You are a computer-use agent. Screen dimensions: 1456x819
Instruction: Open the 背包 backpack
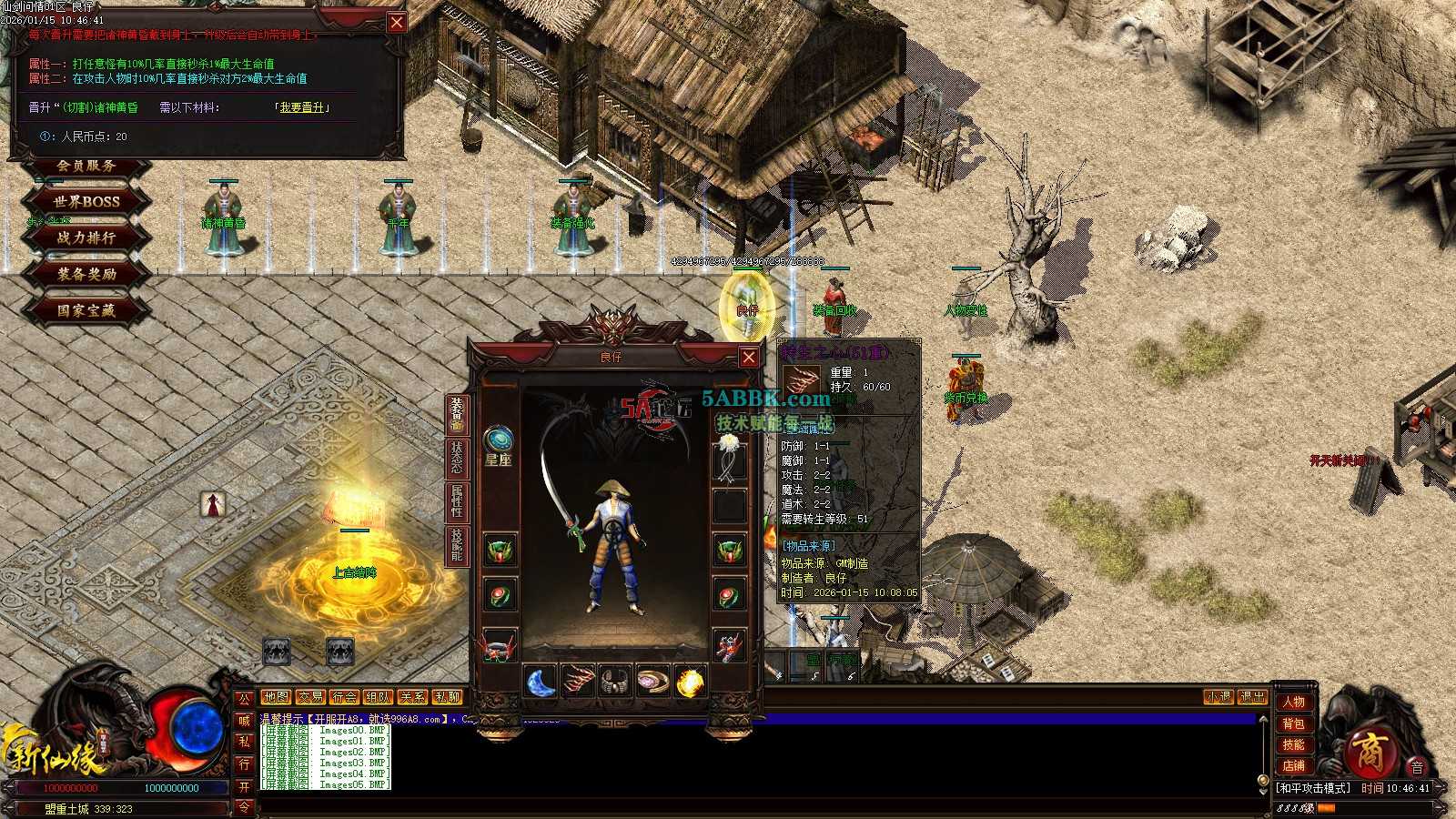pos(1293,723)
